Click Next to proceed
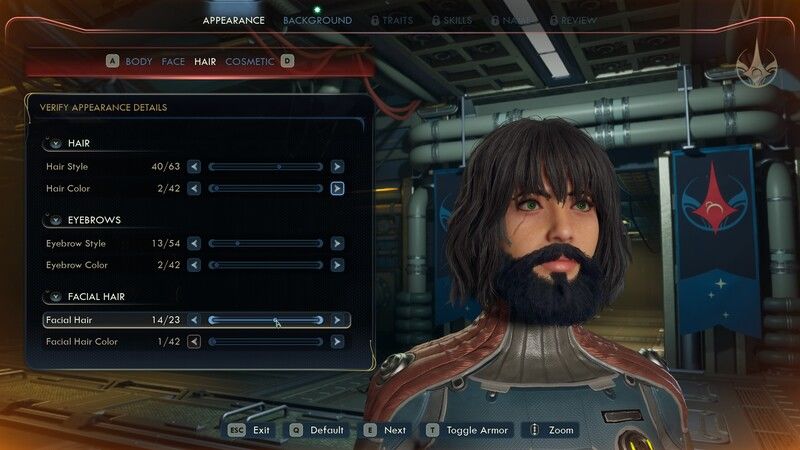This screenshot has height=450, width=800. point(385,430)
